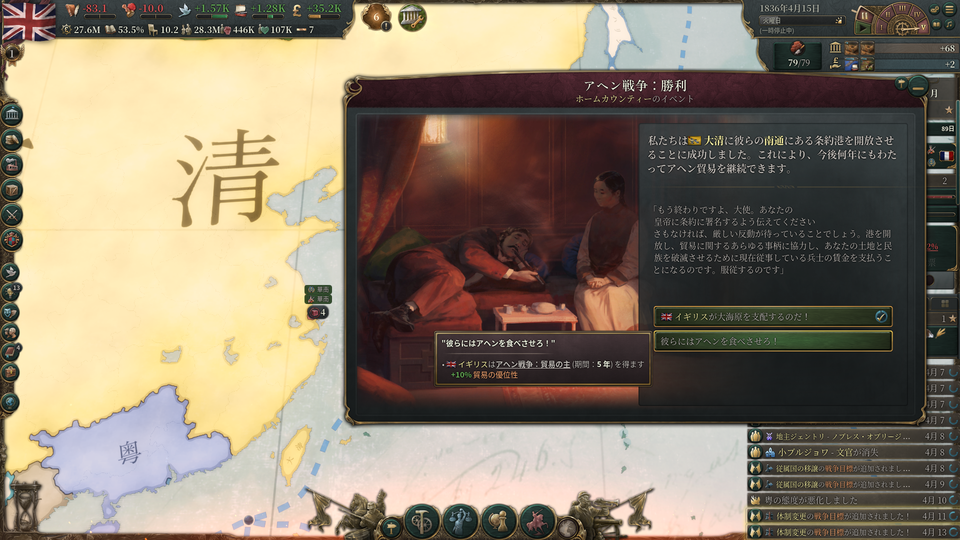The height and width of the screenshot is (540, 960).
Task: Open the round journal notification showing 6
Action: [377, 17]
